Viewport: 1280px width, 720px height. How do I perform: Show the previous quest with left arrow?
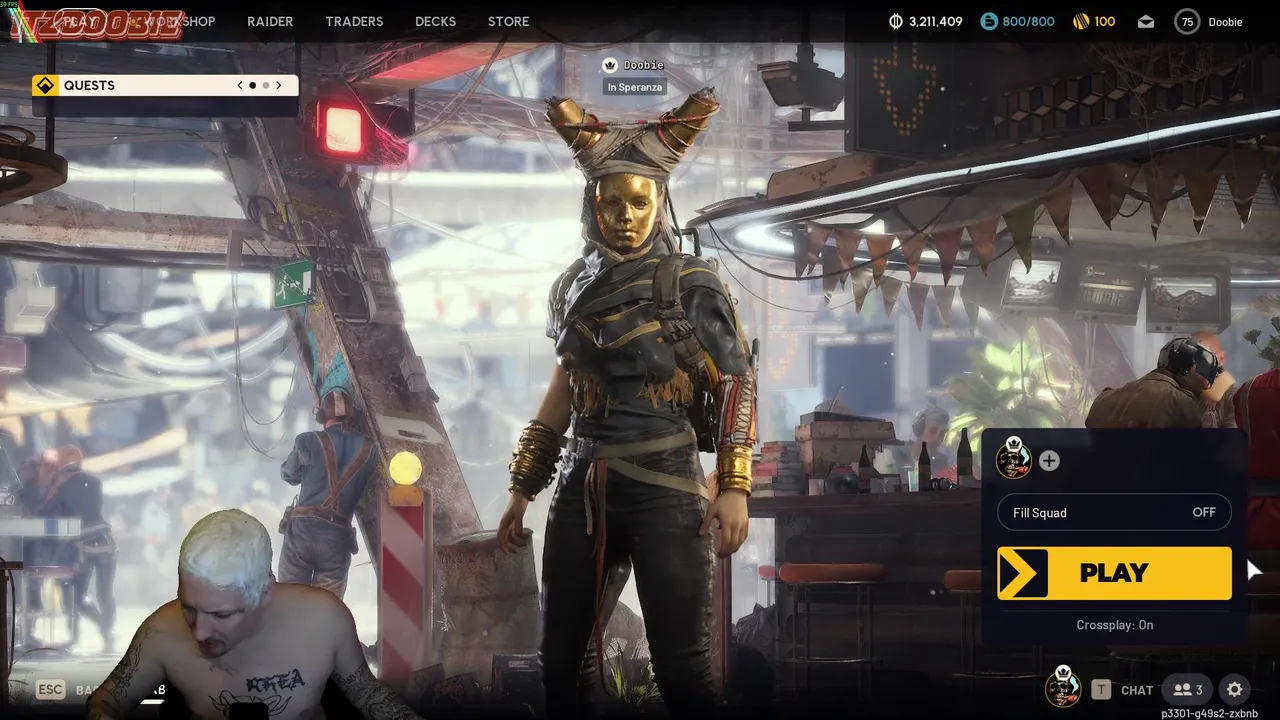pos(240,86)
